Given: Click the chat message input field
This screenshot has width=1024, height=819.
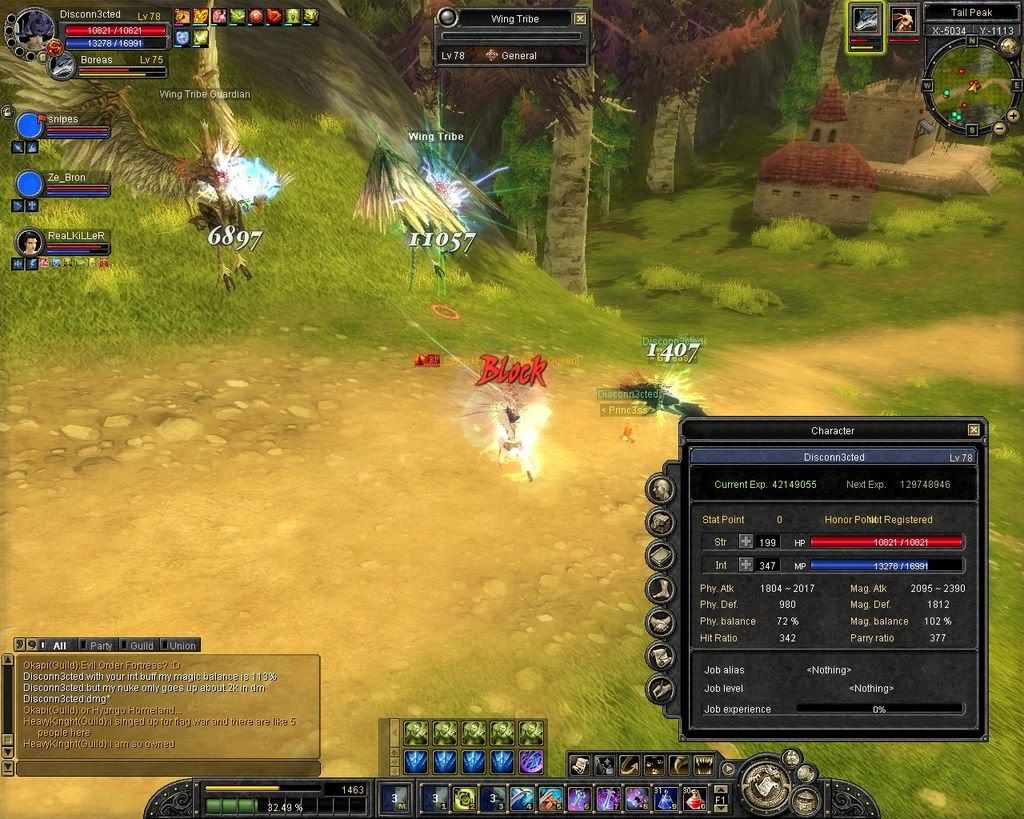Looking at the screenshot, I should pos(168,768).
